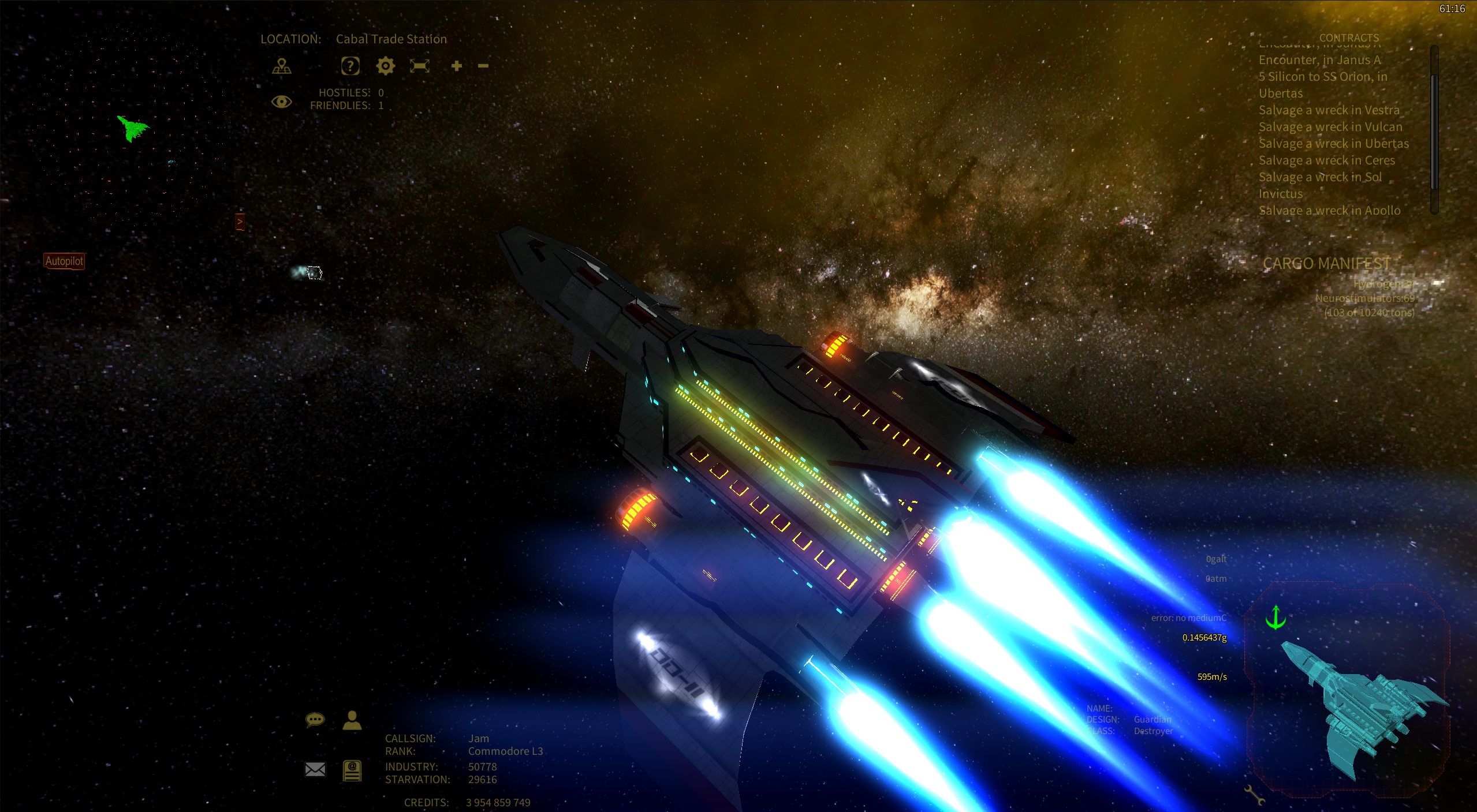Expand the small red arrow tab
Screen dimensions: 1477x812
(x=240, y=222)
